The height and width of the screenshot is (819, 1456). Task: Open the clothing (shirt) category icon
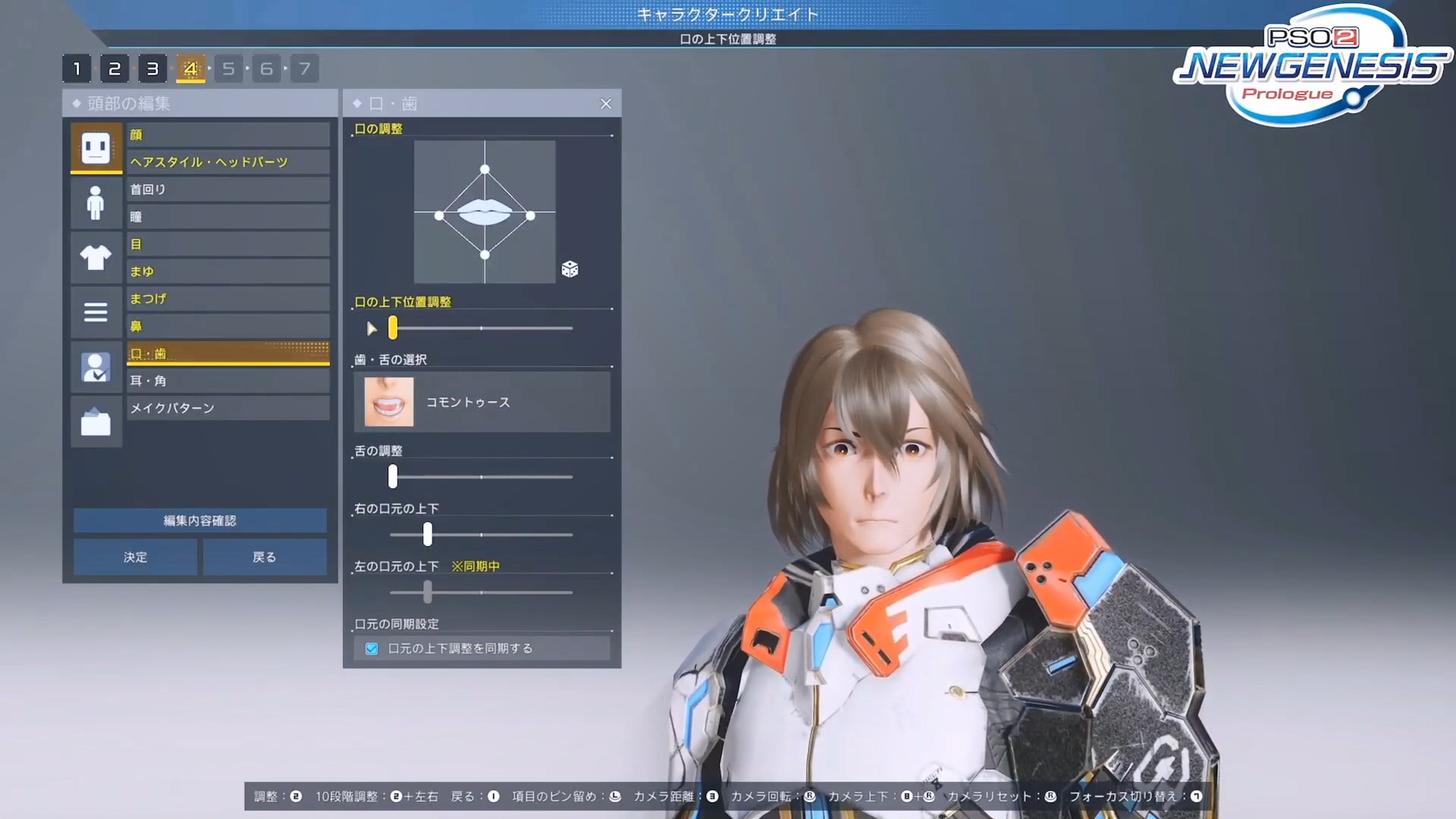coord(96,258)
